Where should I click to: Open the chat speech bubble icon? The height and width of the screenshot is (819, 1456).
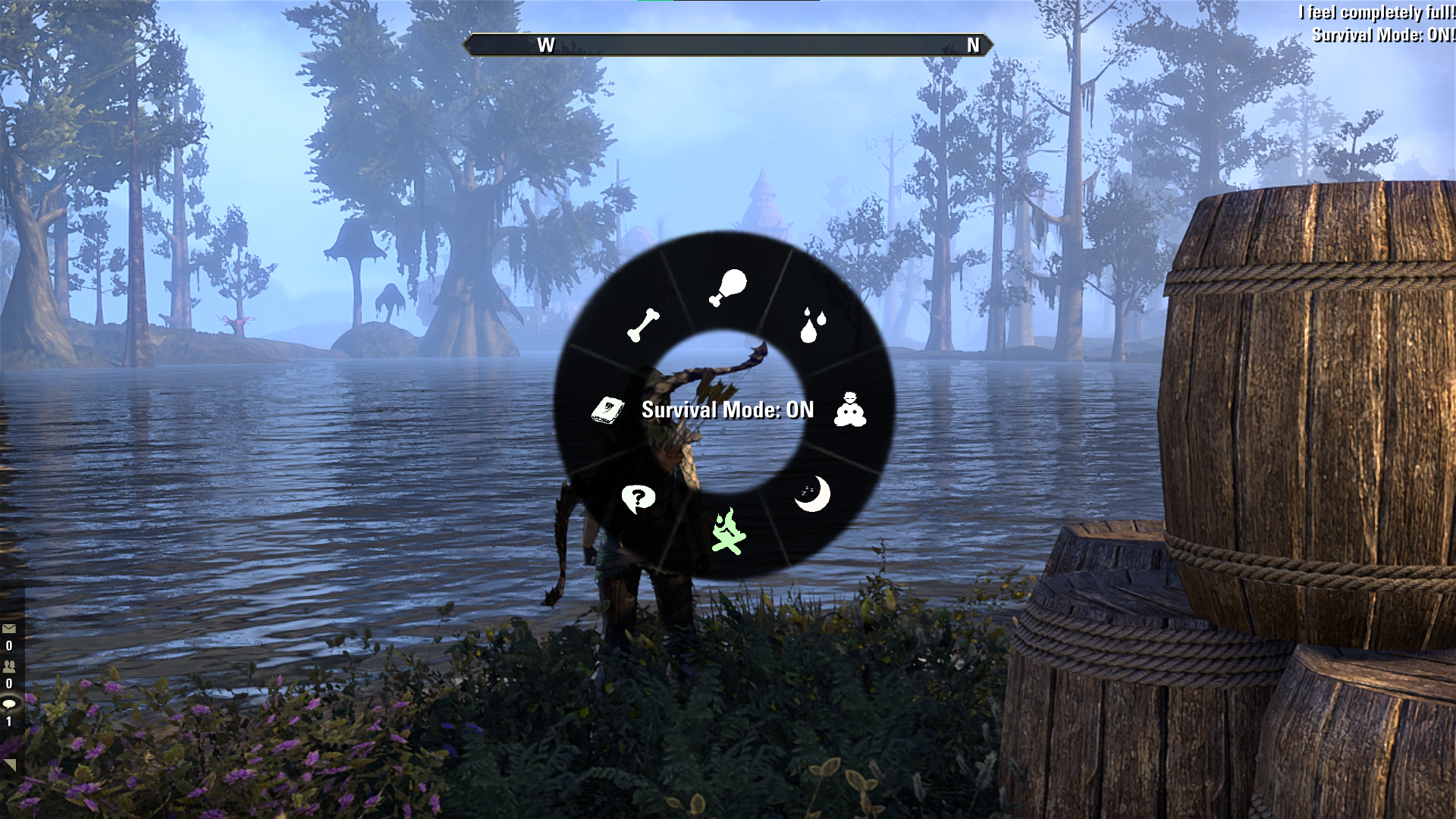pos(9,704)
